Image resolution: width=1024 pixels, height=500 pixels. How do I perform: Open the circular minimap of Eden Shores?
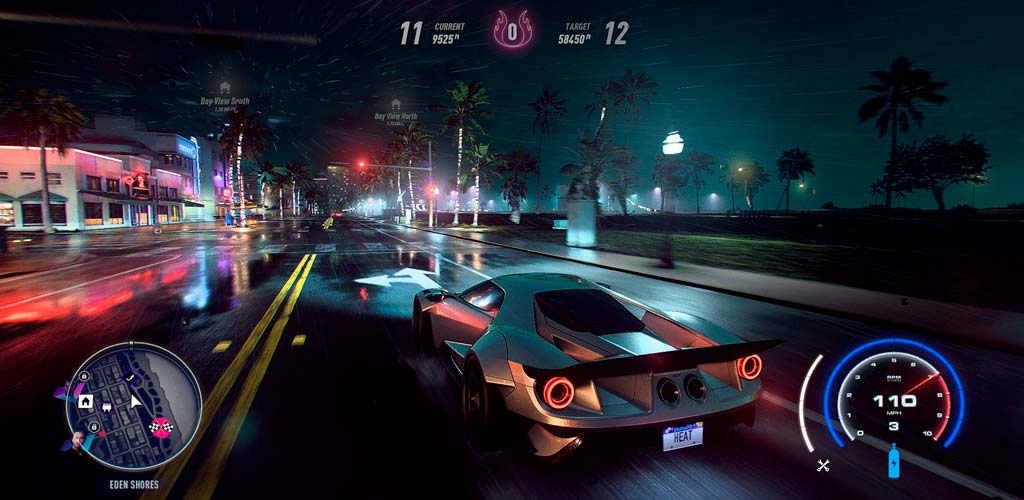[133, 406]
